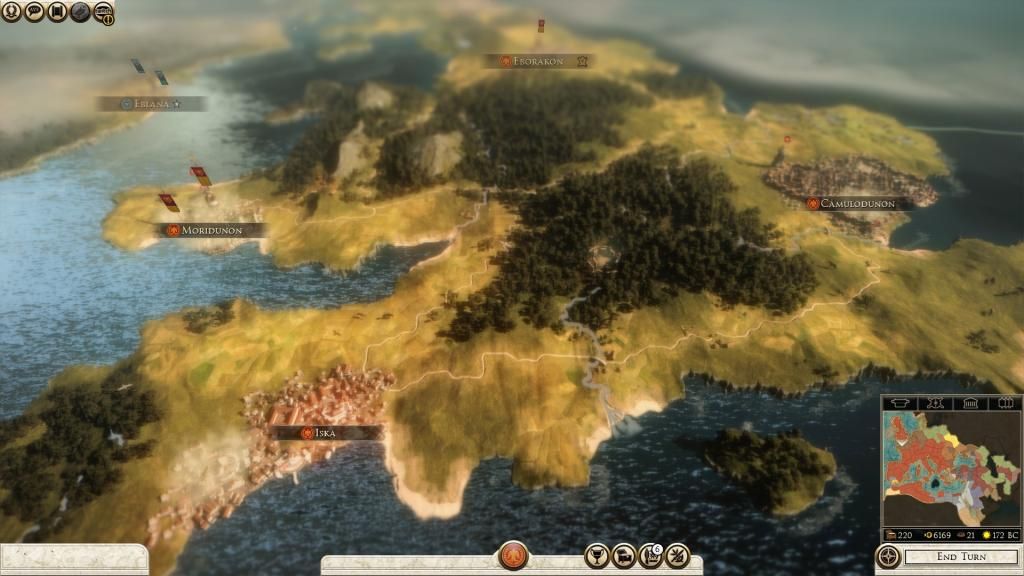Open the goblet trophy objectives button
This screenshot has width=1024, height=576.
pos(597,556)
